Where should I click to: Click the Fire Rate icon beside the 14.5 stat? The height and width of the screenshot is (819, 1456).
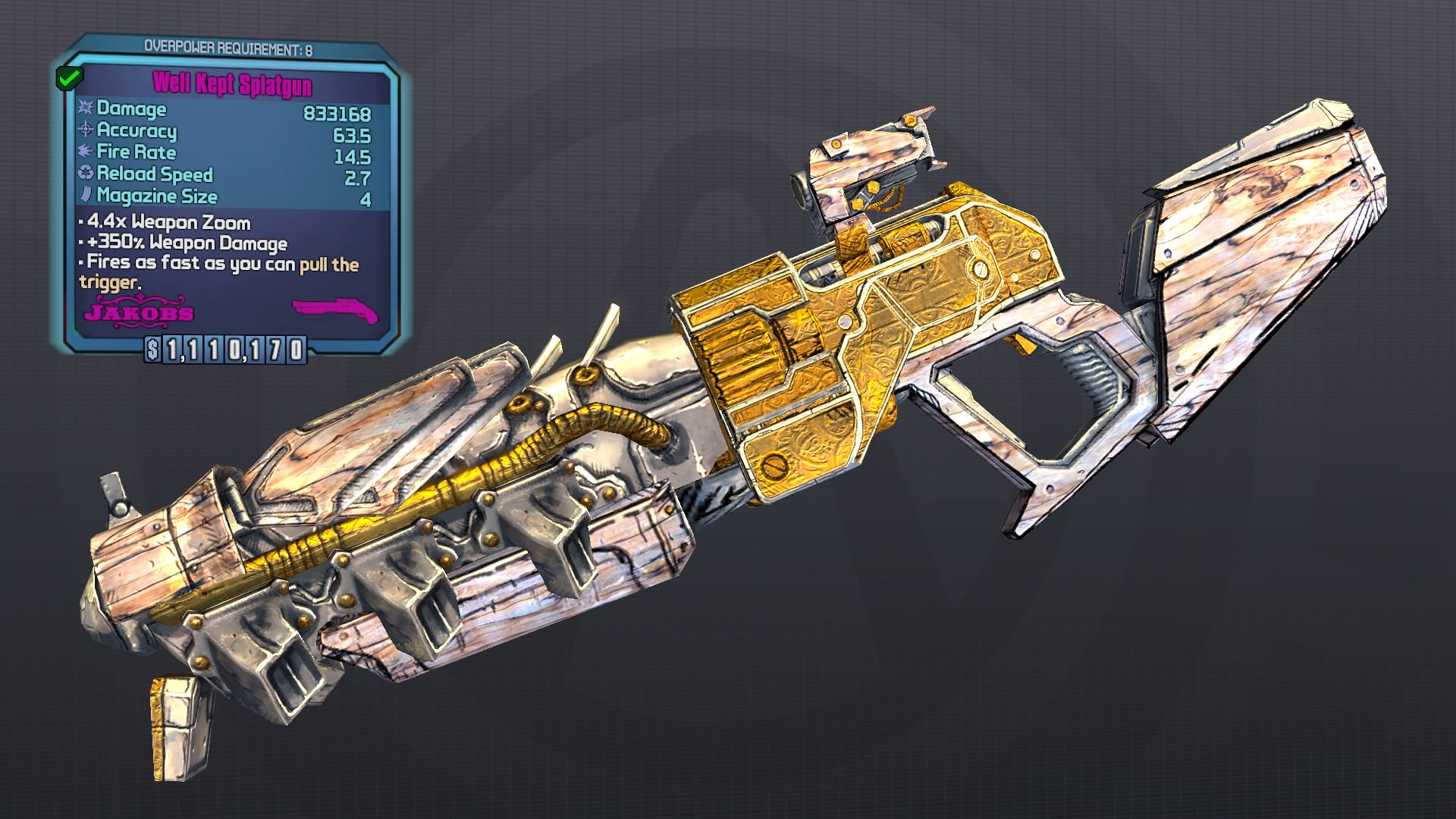pyautogui.click(x=85, y=153)
